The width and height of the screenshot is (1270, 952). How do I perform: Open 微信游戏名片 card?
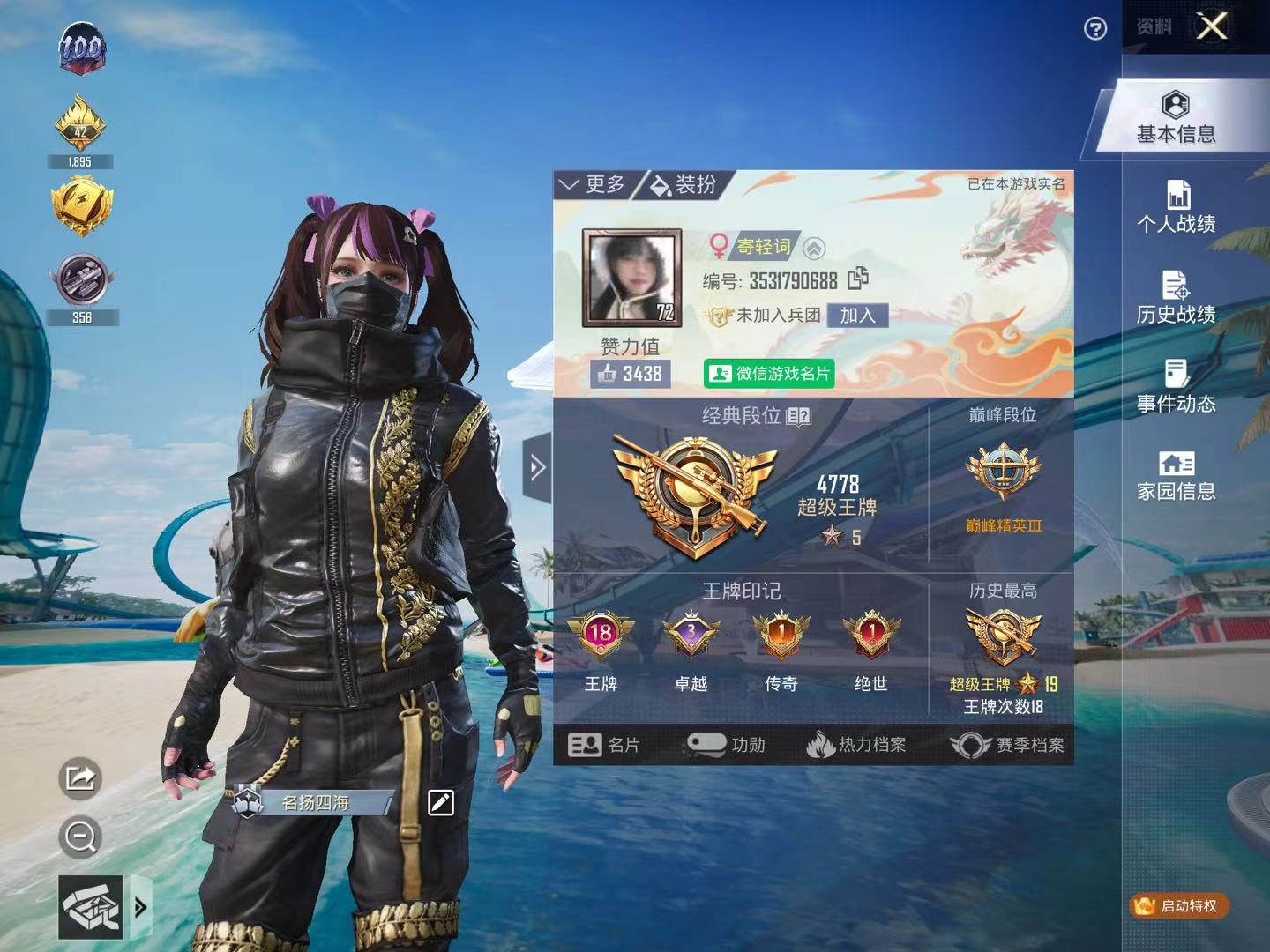[769, 374]
